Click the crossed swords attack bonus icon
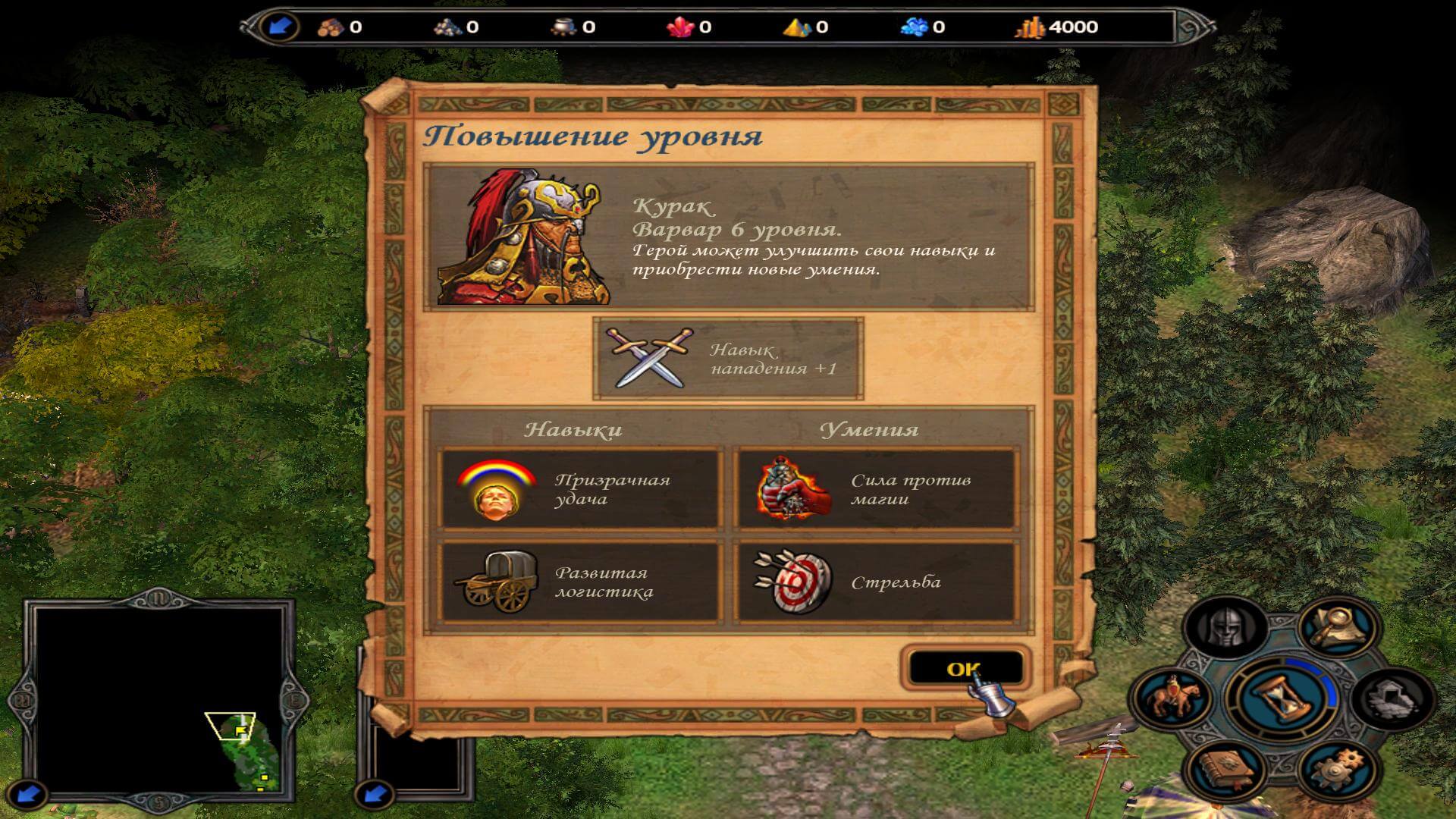This screenshot has width=1456, height=819. [x=650, y=358]
